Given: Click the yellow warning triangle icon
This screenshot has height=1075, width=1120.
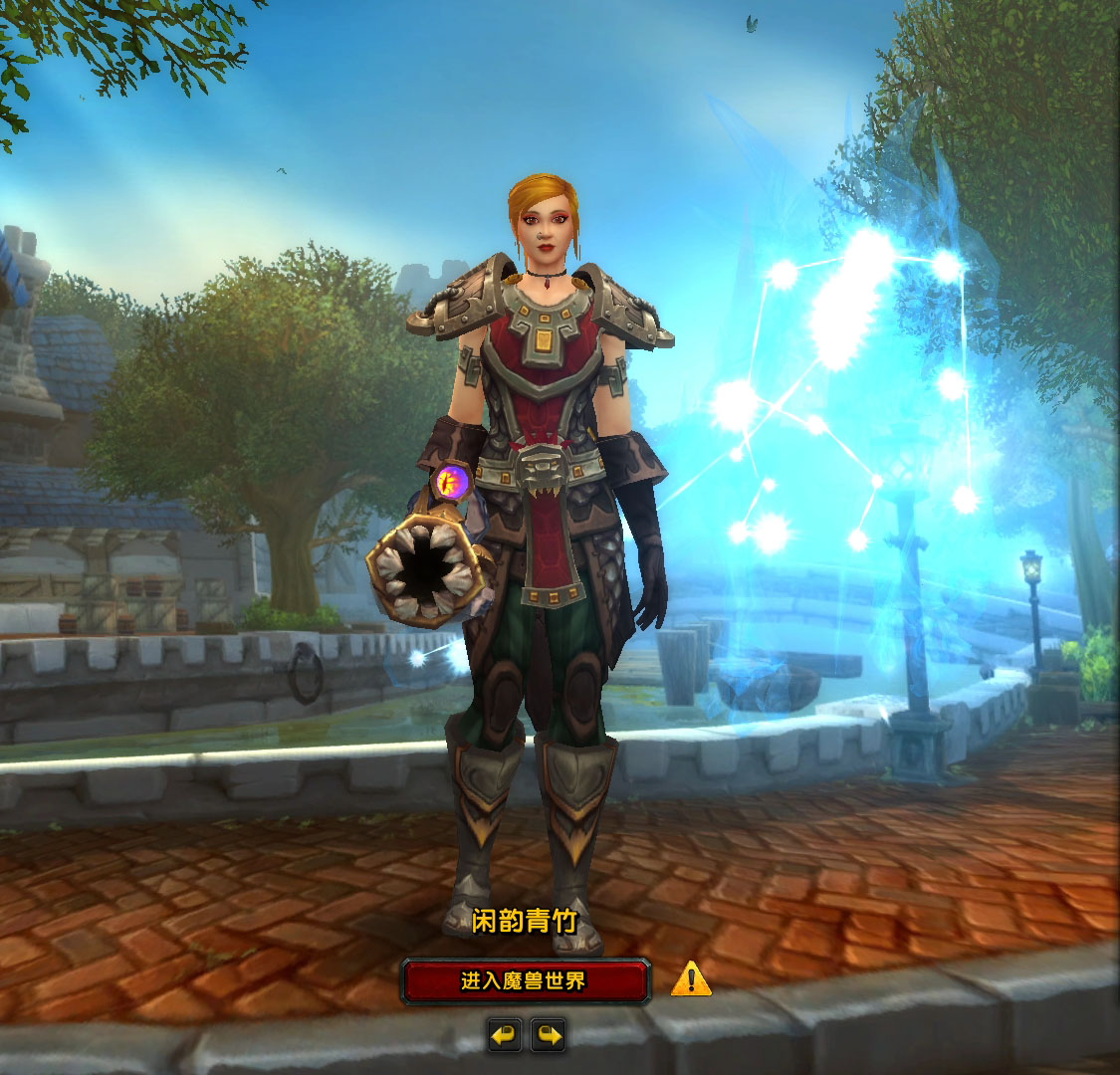Looking at the screenshot, I should pyautogui.click(x=691, y=979).
